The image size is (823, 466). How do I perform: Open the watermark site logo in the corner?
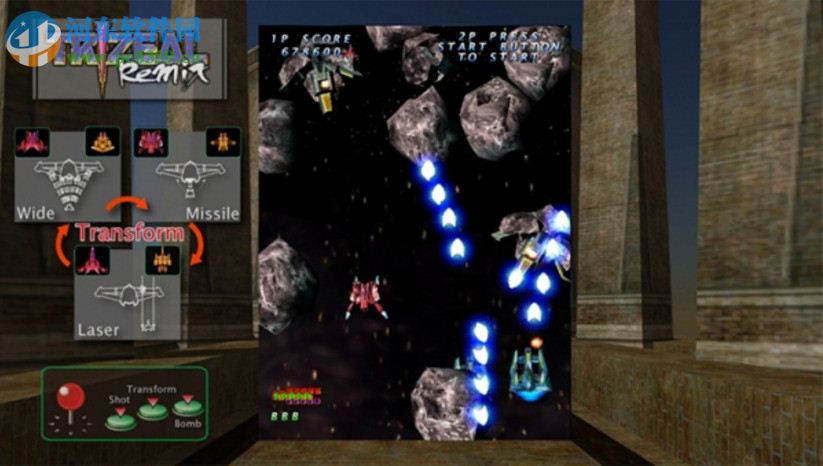click(x=32, y=38)
